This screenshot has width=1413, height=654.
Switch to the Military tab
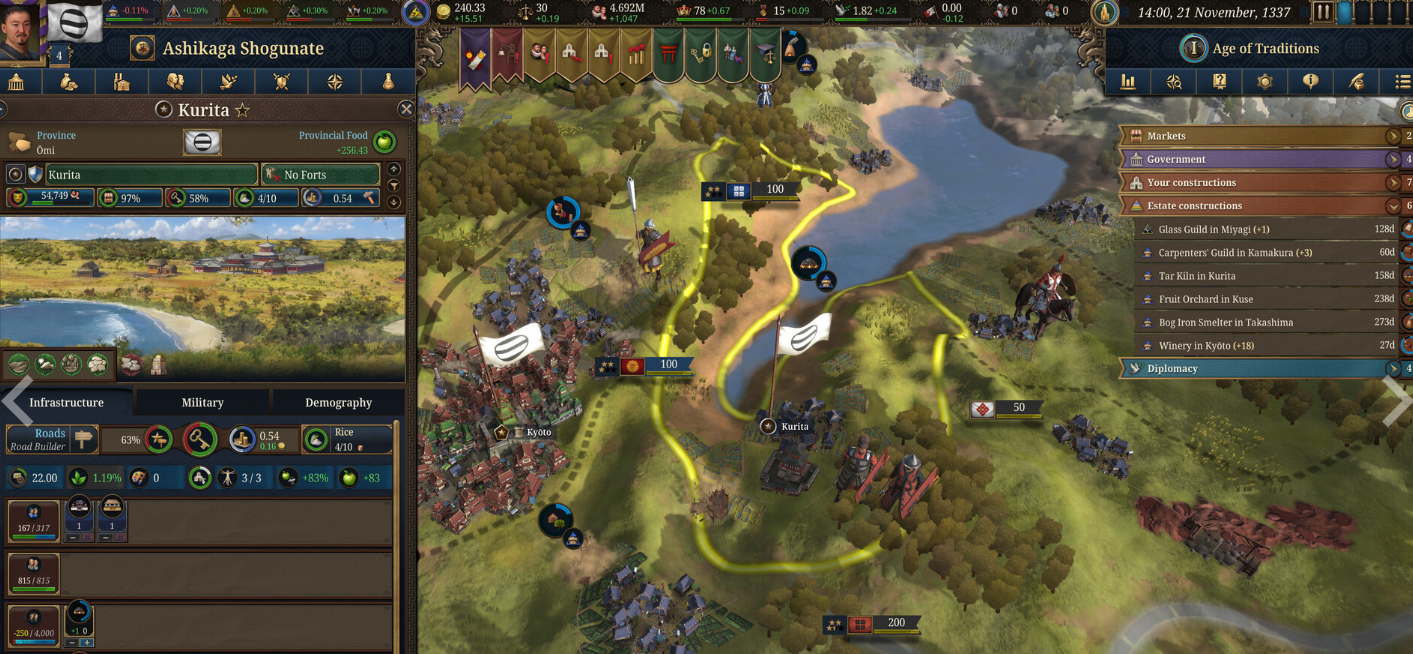[202, 402]
